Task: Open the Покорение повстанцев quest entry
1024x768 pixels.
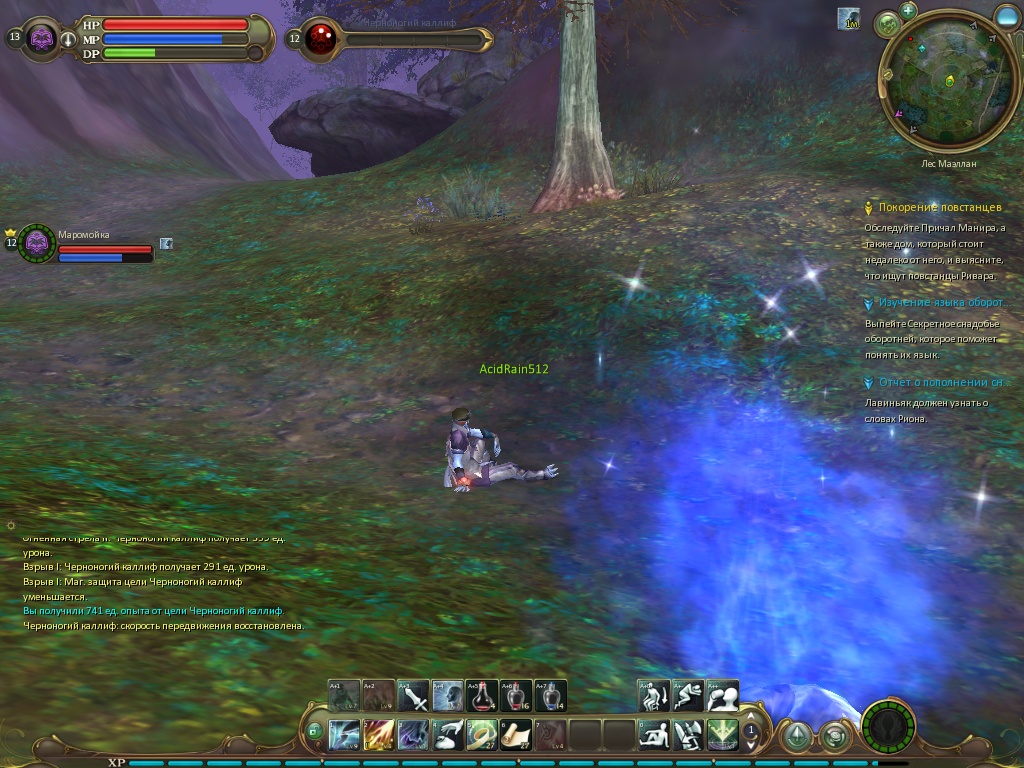Action: 939,207
